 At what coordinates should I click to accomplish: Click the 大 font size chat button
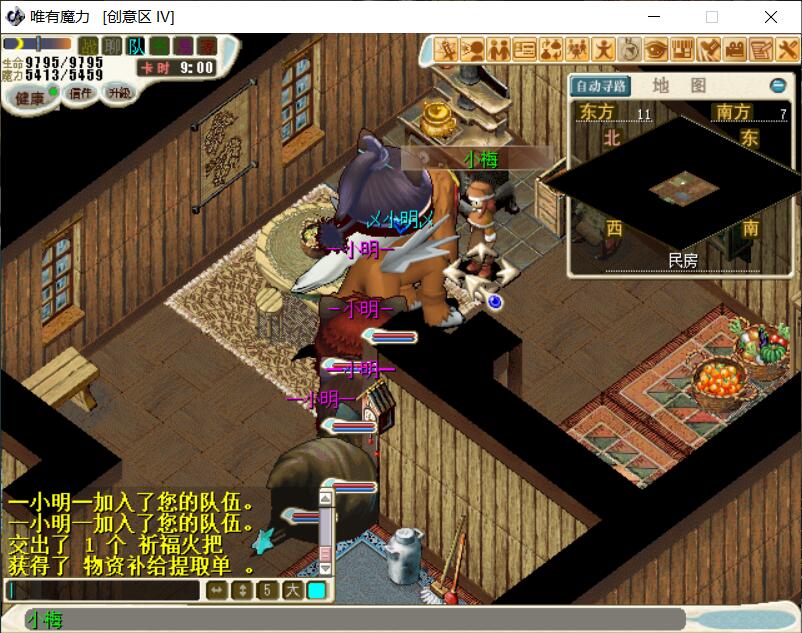pyautogui.click(x=292, y=590)
